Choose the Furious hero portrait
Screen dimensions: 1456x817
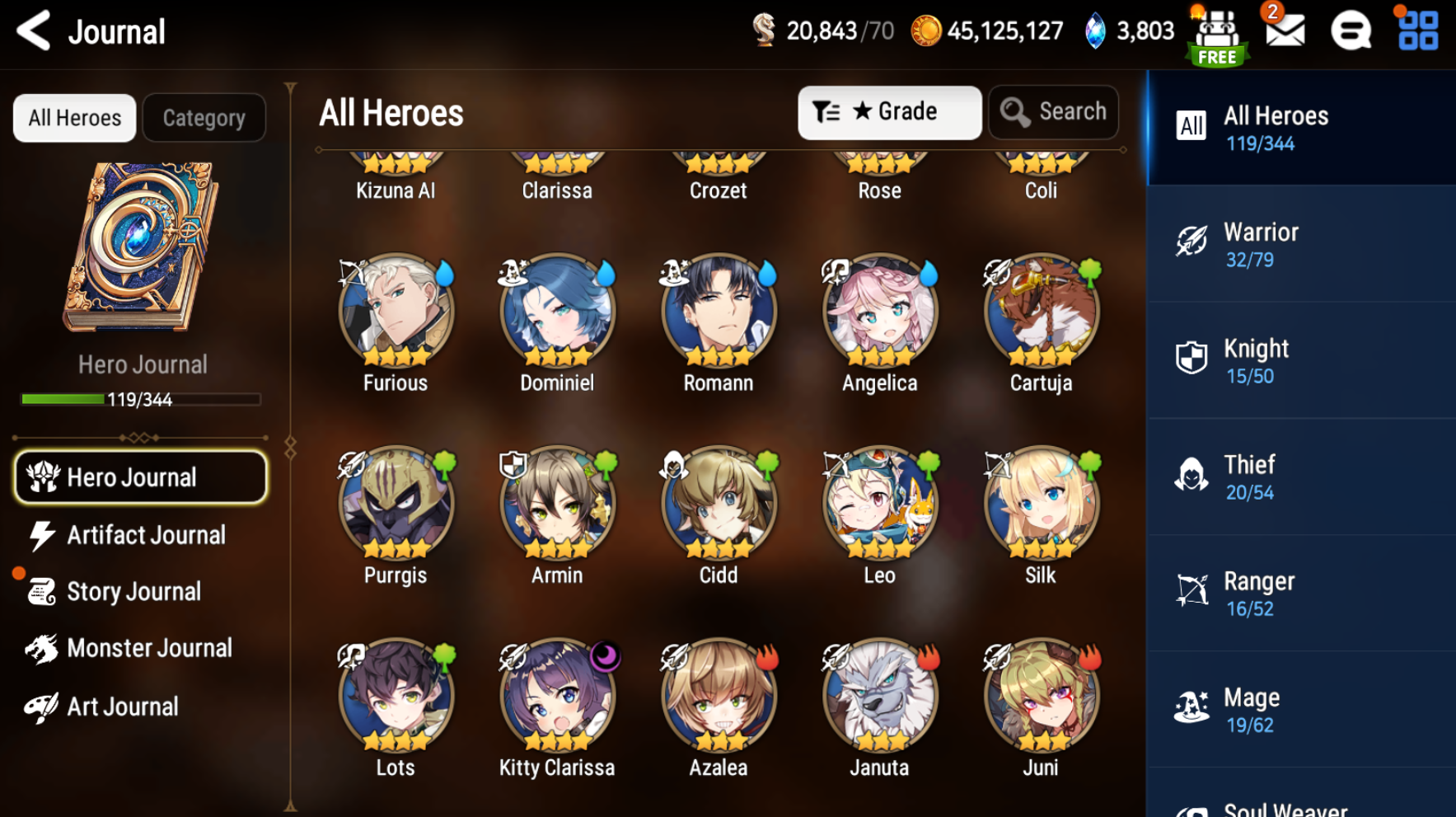coord(396,312)
